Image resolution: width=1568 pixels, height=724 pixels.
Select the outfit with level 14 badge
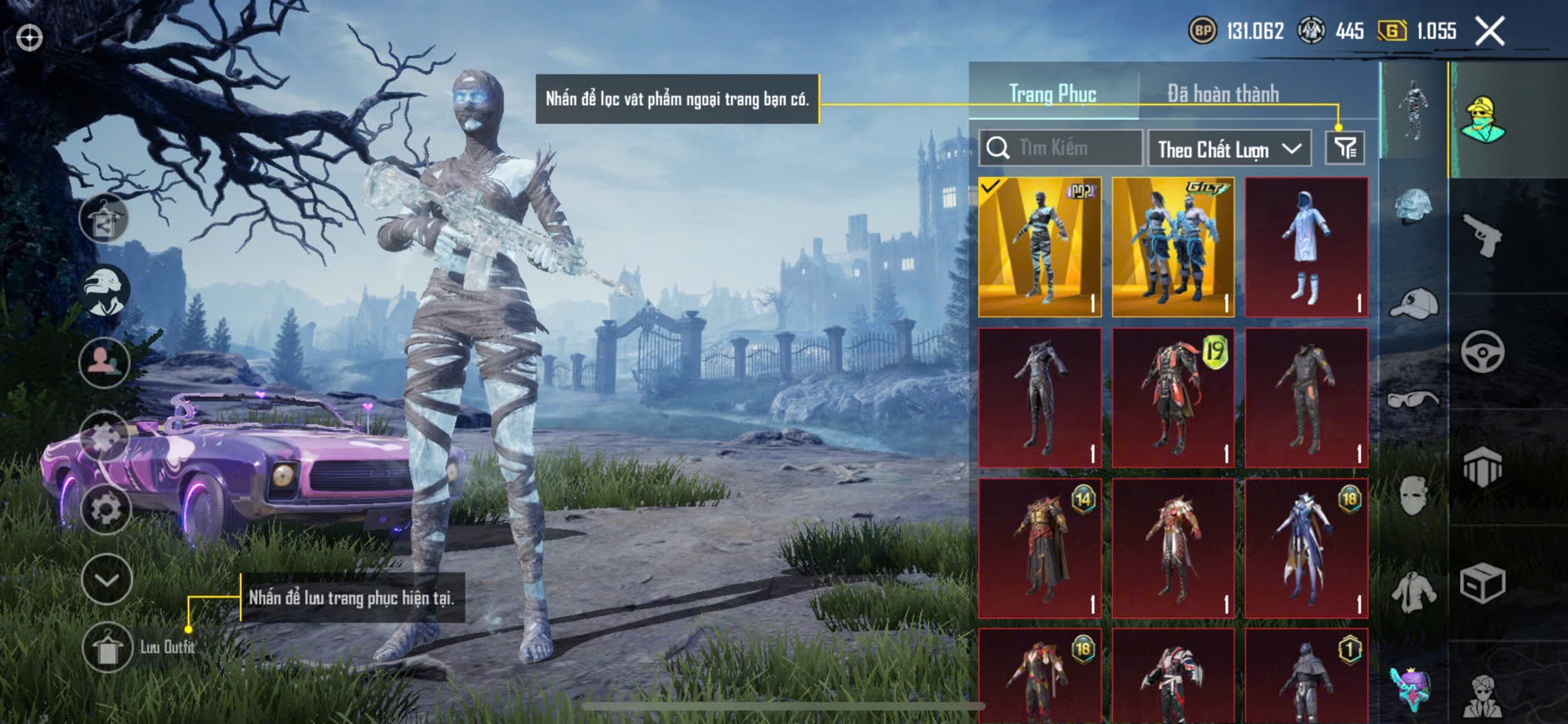[x=1040, y=548]
